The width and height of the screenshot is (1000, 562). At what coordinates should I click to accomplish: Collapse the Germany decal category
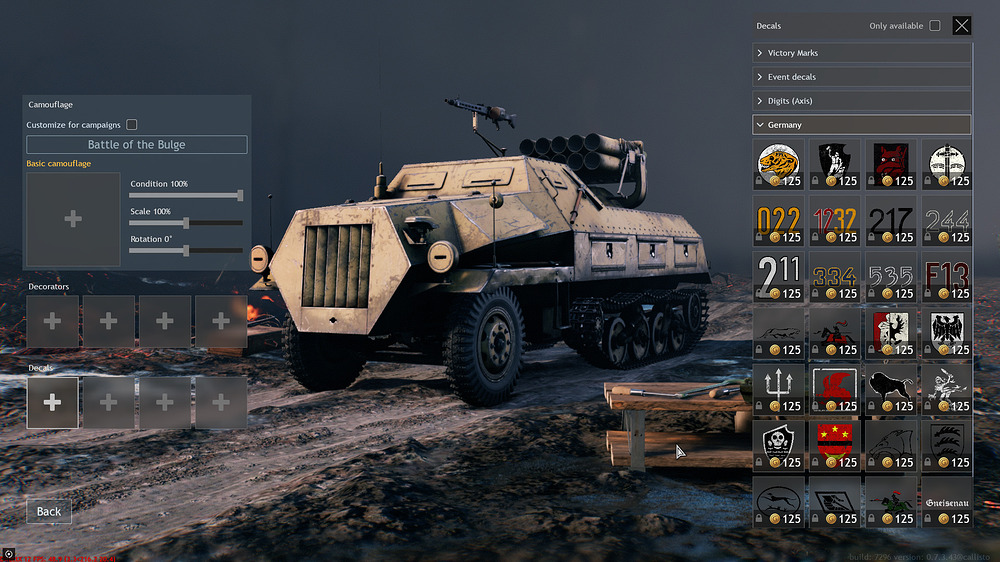pyautogui.click(x=861, y=125)
